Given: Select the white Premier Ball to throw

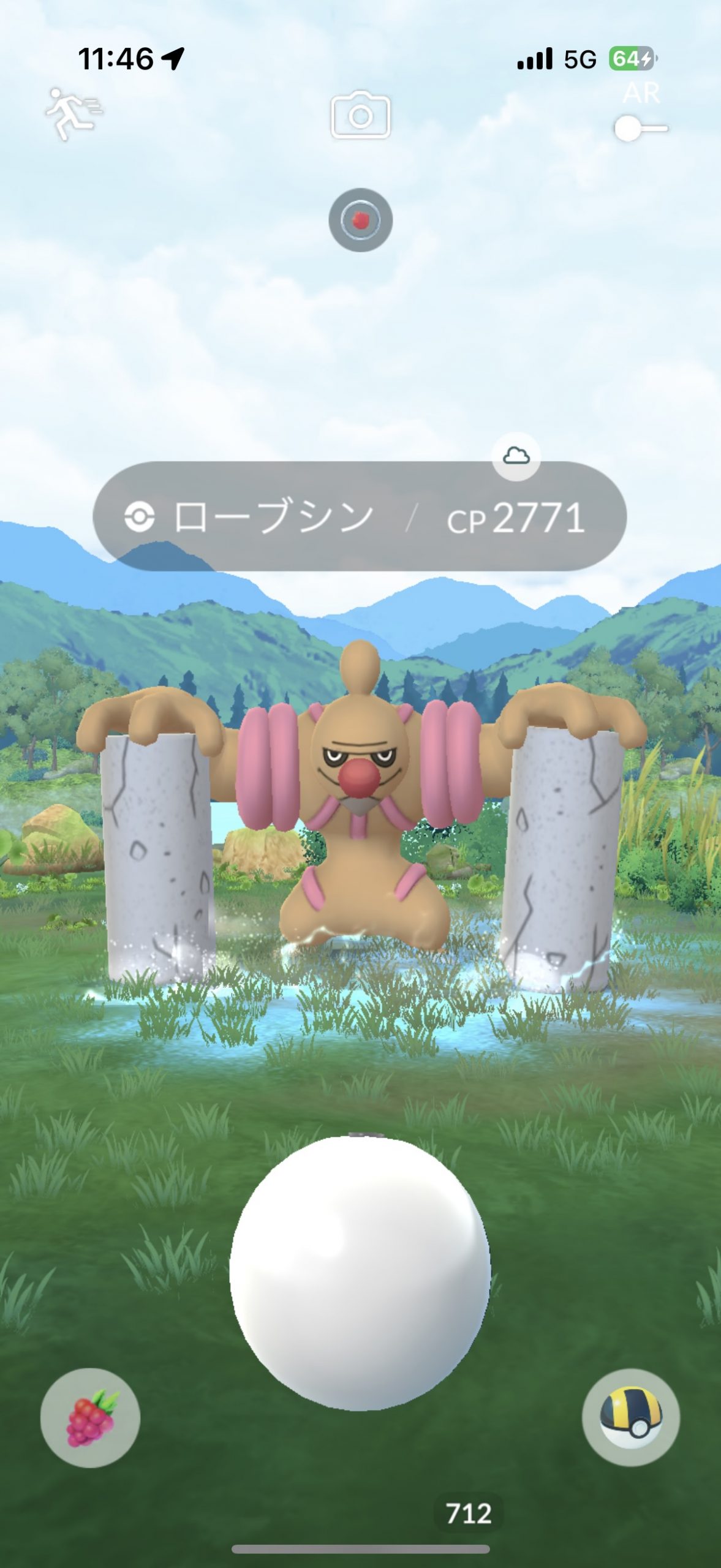Looking at the screenshot, I should pyautogui.click(x=360, y=1272).
